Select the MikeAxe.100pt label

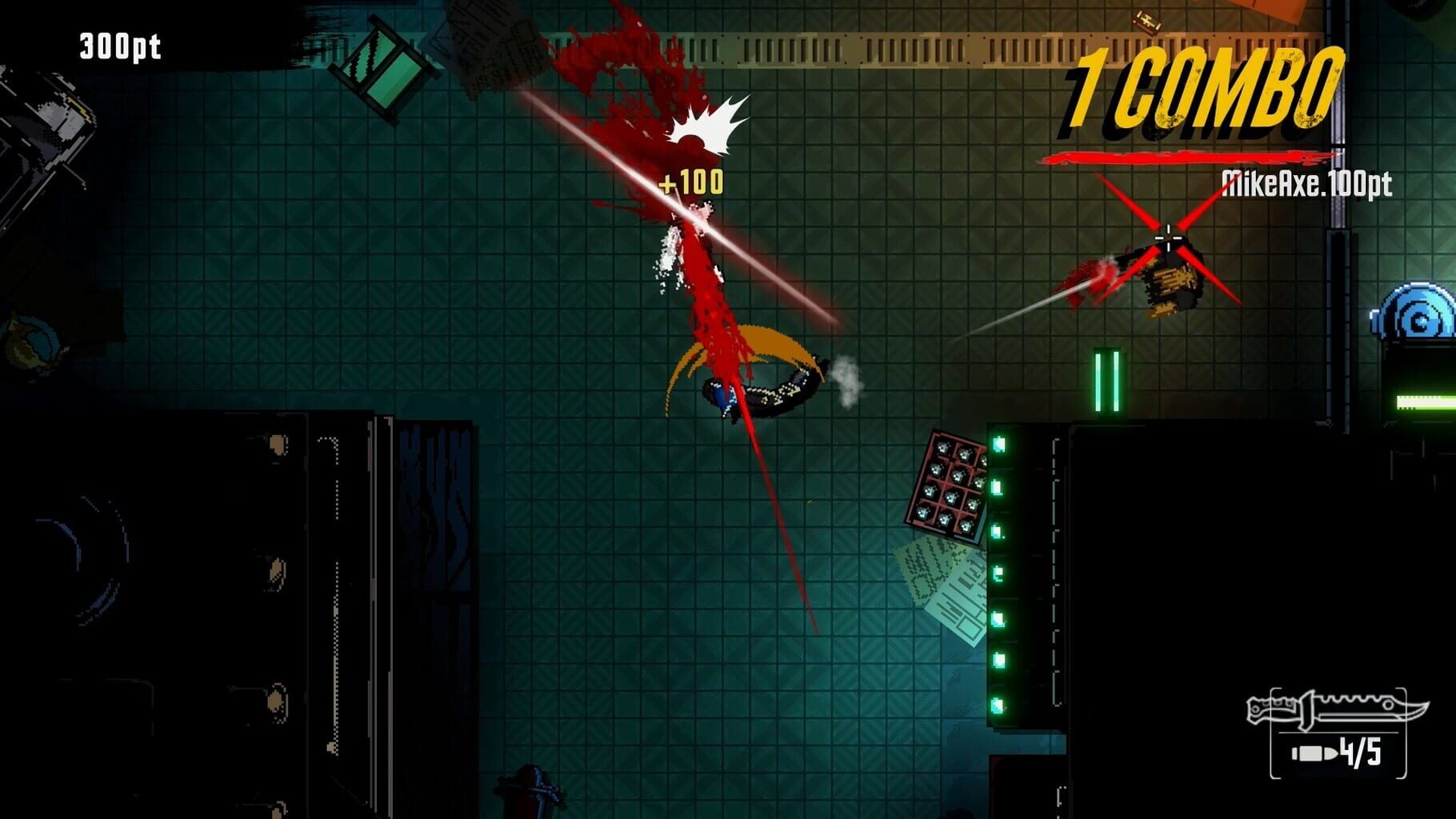[1307, 182]
